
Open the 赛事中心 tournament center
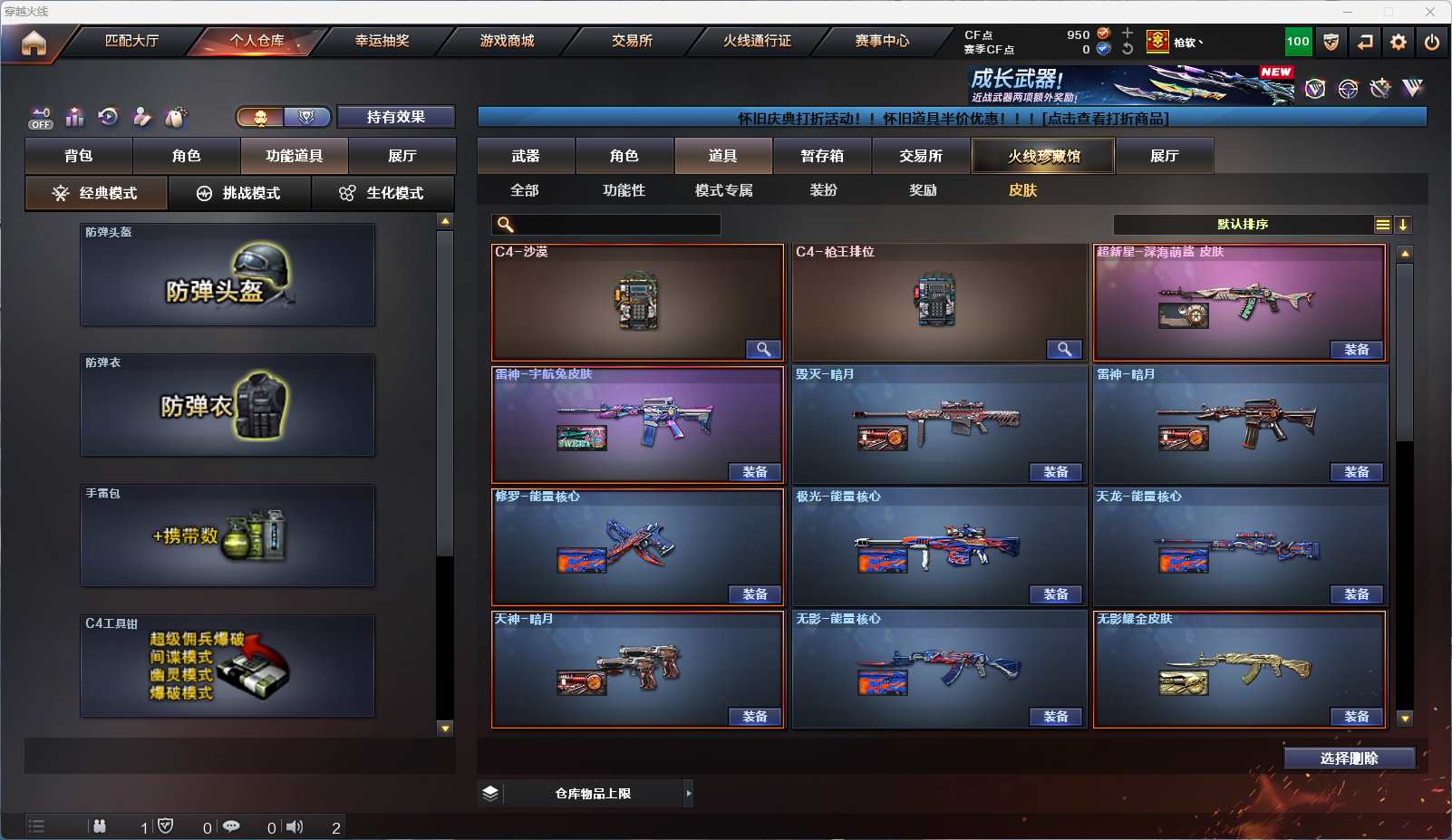(x=881, y=41)
